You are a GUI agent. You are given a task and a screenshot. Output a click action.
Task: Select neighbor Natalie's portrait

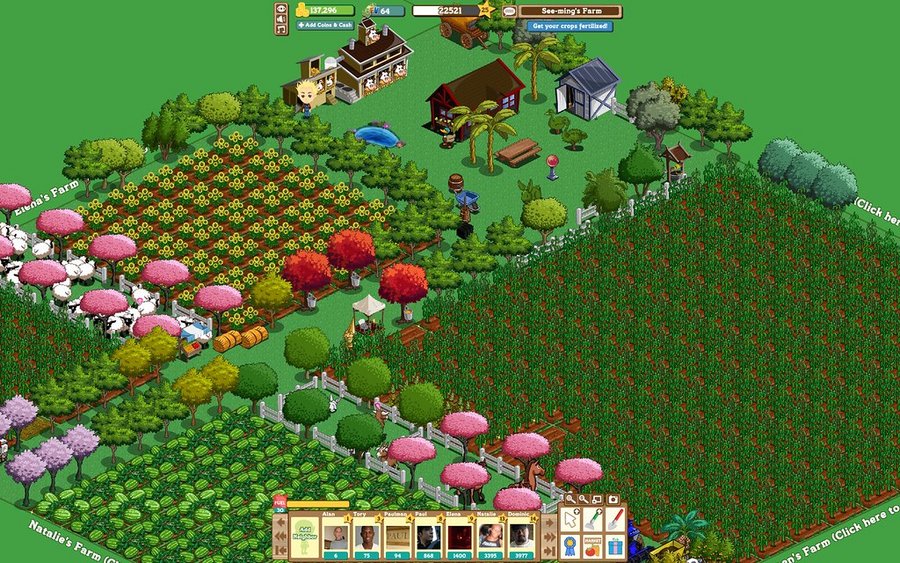tap(489, 536)
